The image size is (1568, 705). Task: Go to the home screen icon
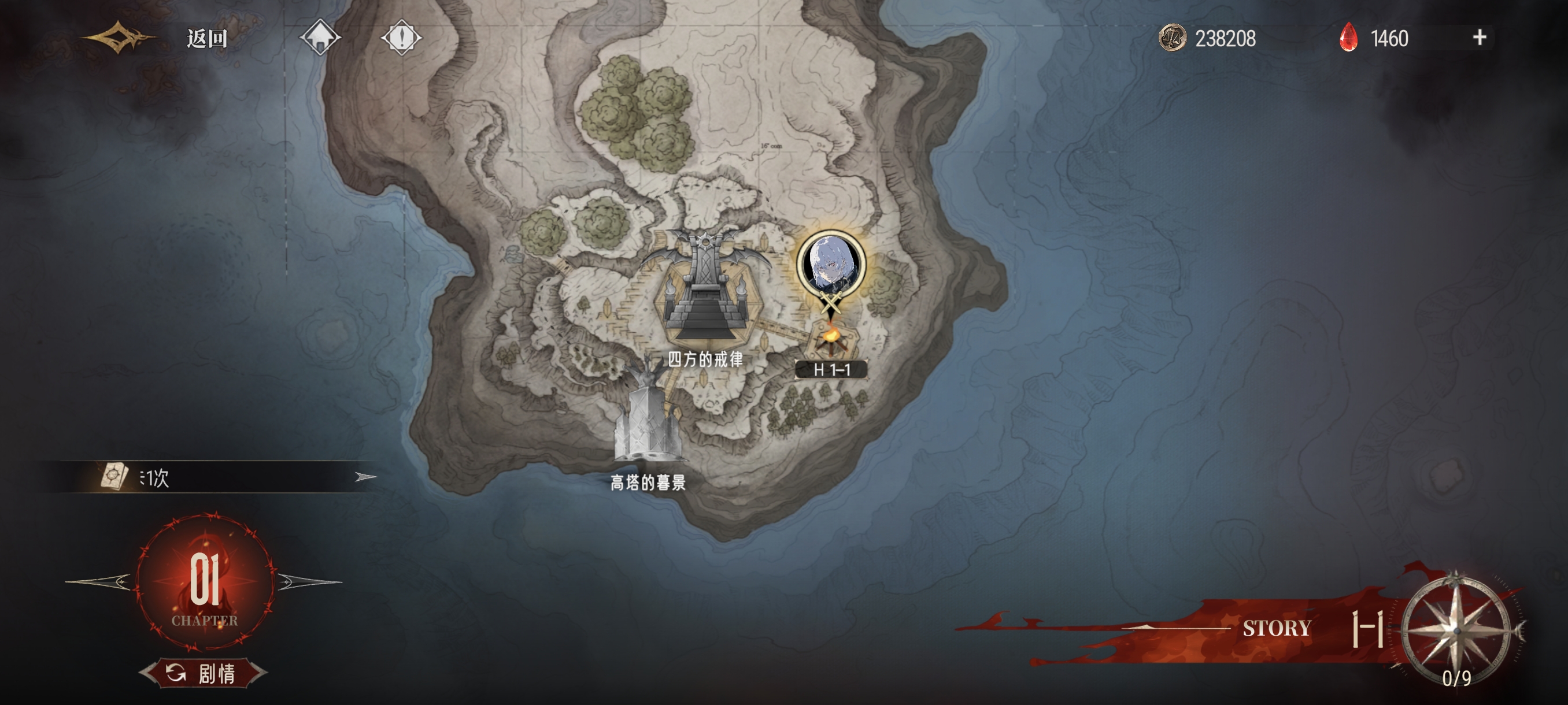pyautogui.click(x=320, y=38)
